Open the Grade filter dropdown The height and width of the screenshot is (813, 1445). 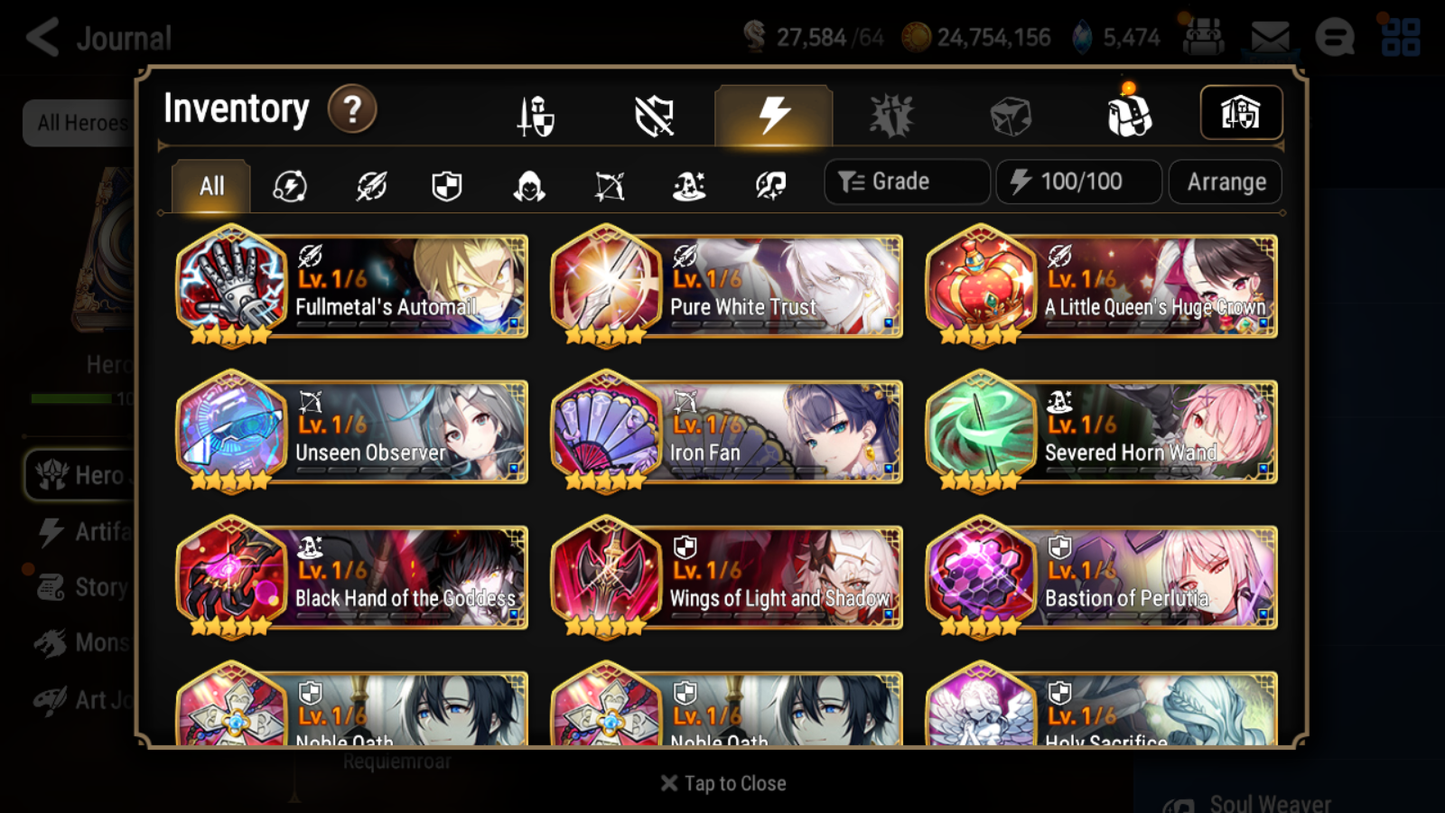(x=905, y=181)
